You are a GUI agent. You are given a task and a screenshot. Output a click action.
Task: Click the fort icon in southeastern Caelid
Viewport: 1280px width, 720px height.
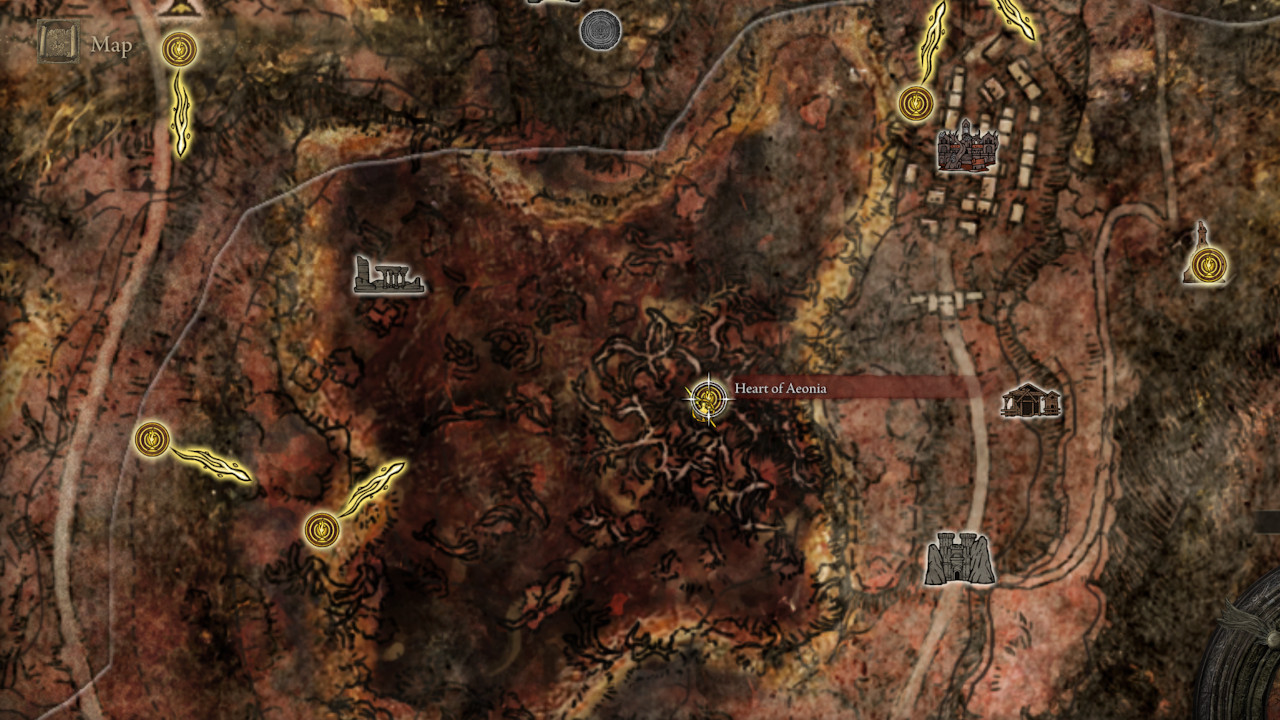pos(957,558)
